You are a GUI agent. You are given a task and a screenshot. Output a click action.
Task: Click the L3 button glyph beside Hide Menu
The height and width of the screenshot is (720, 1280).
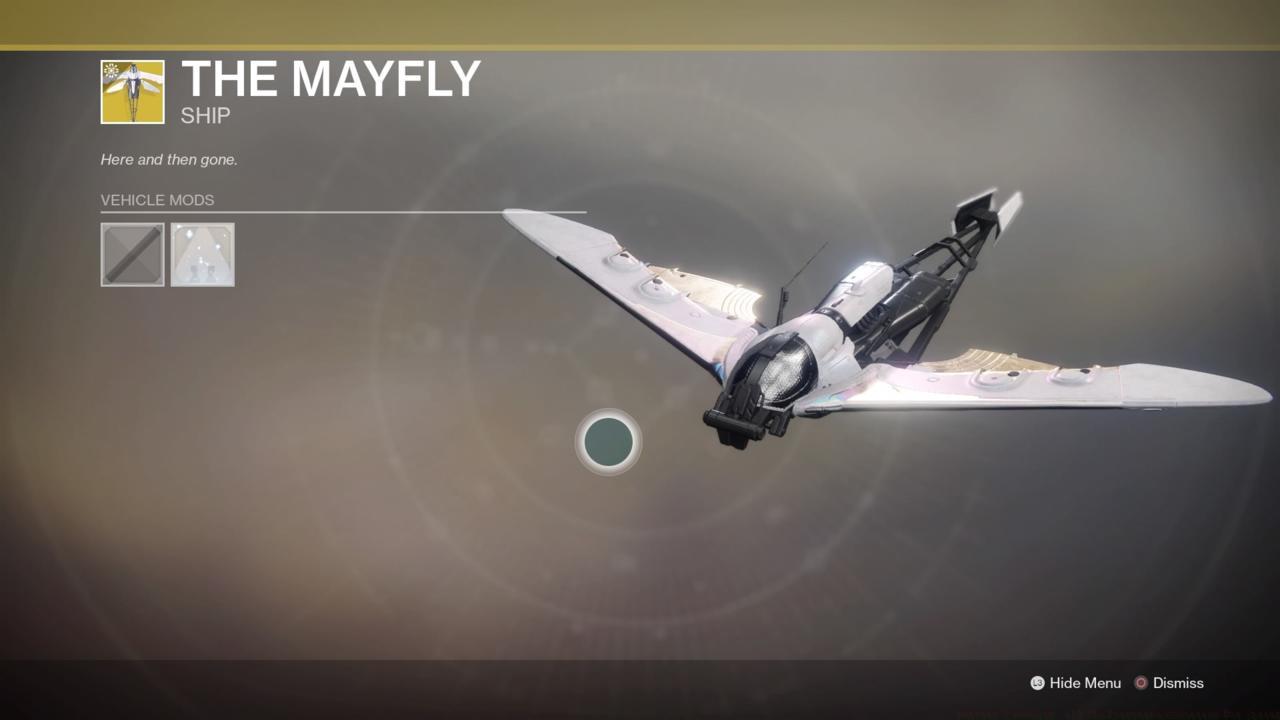[x=1036, y=683]
